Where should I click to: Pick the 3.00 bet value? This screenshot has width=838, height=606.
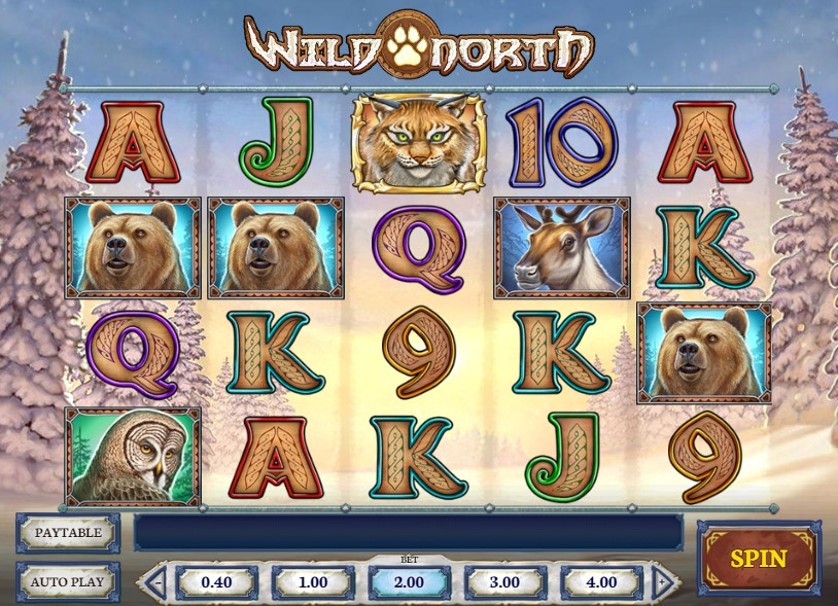pyautogui.click(x=505, y=582)
